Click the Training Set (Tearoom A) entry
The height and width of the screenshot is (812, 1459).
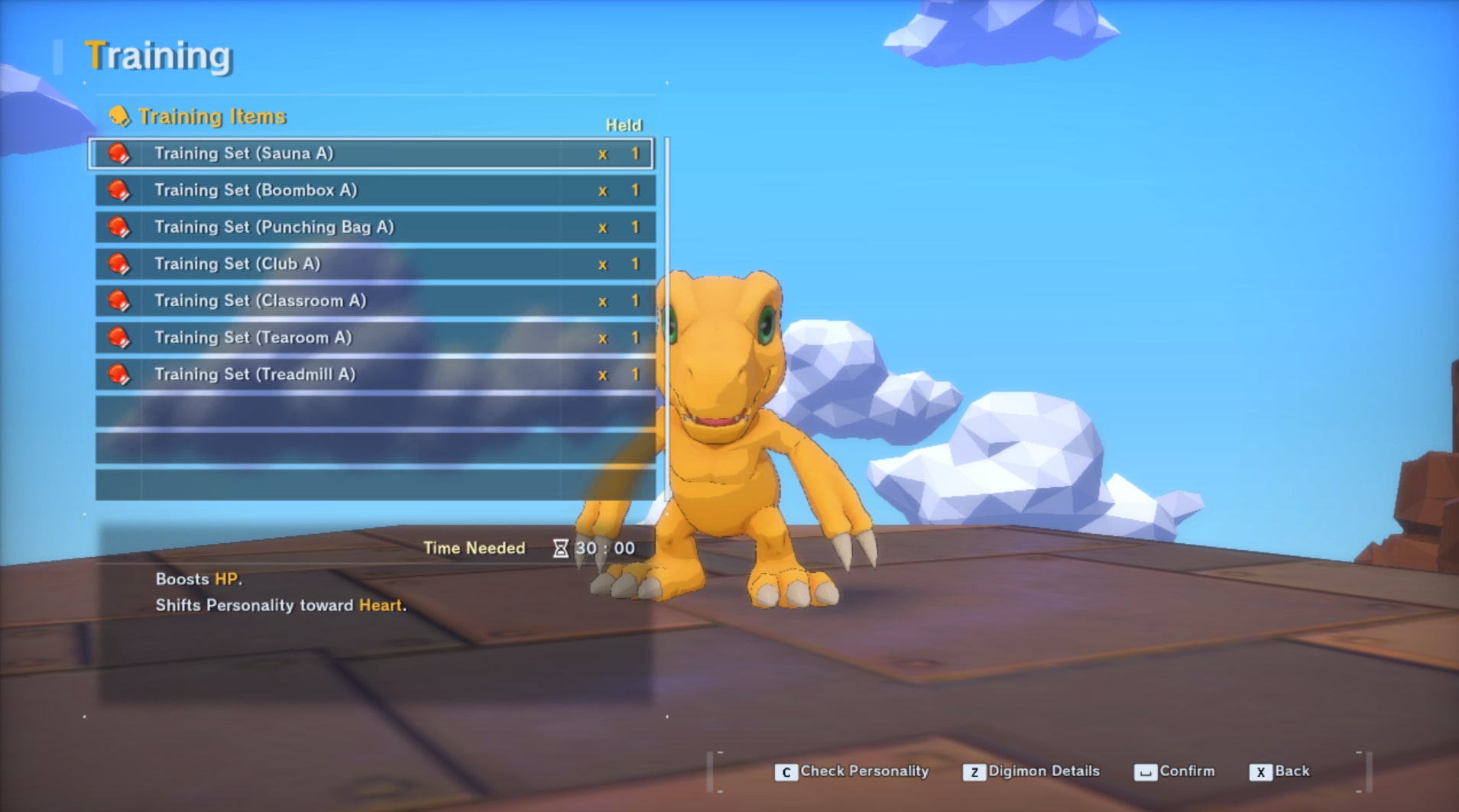[374, 337]
